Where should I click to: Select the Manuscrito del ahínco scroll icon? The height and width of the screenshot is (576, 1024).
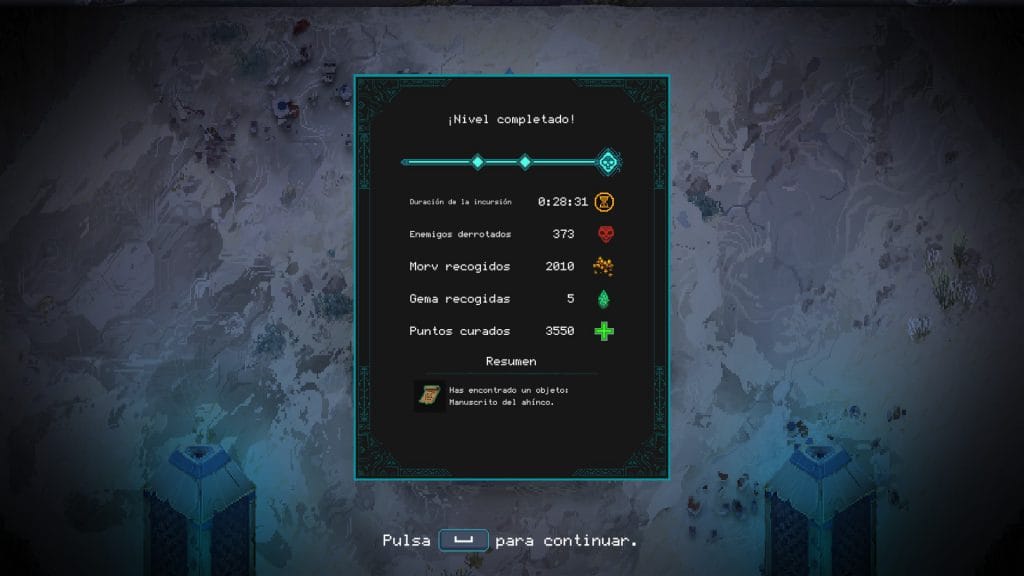tap(430, 396)
